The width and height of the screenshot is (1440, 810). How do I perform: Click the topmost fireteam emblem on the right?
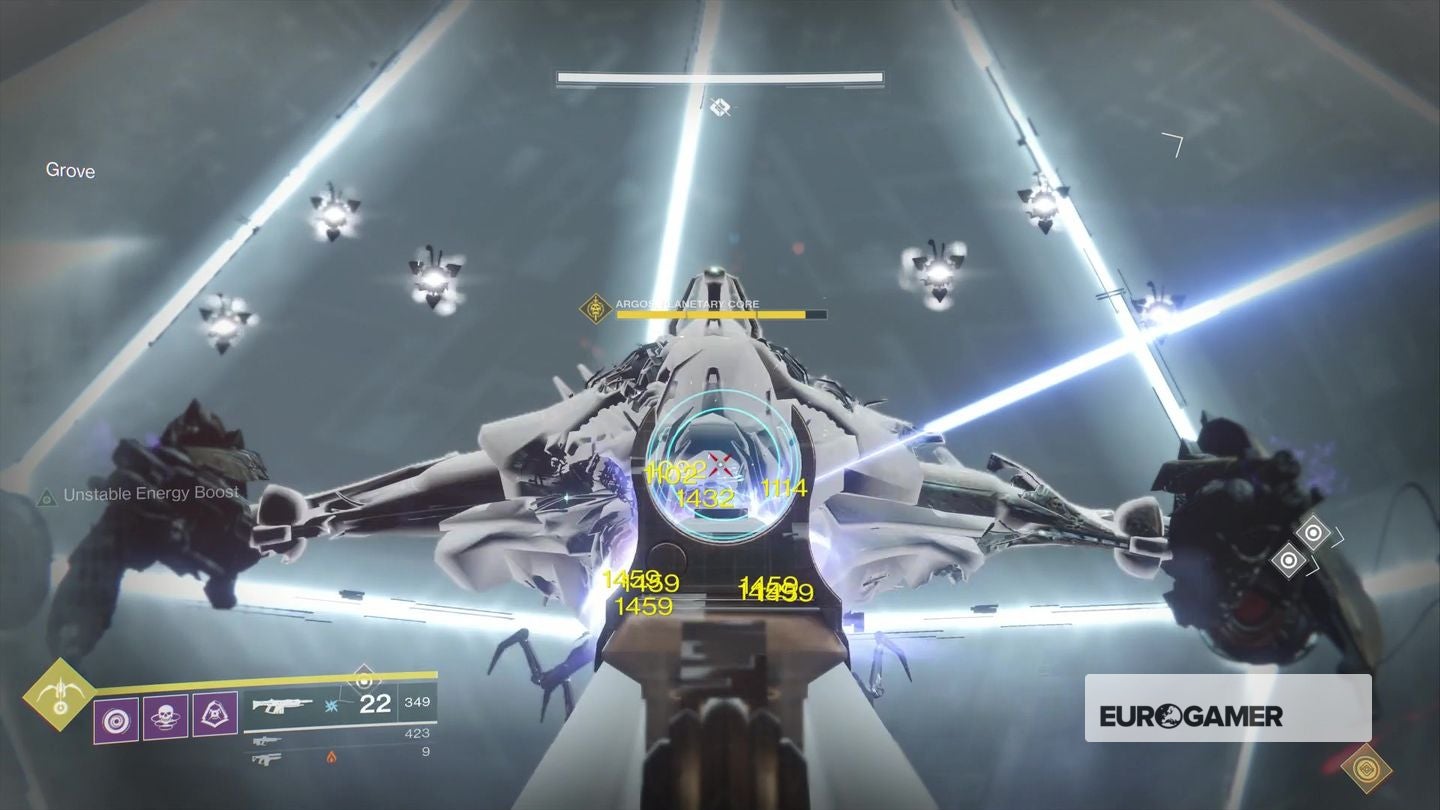click(x=1313, y=533)
